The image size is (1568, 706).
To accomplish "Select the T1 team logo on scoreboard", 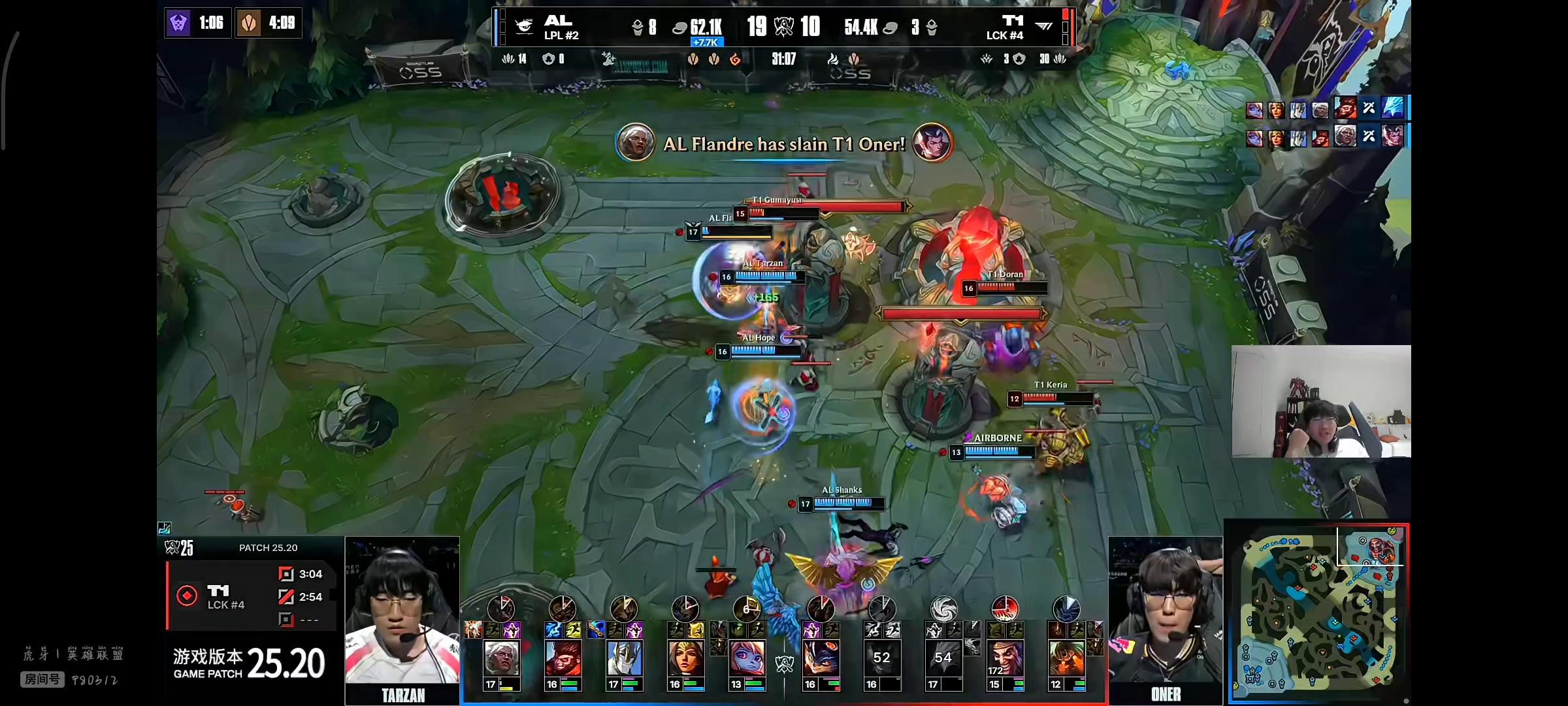I will pyautogui.click(x=1043, y=26).
